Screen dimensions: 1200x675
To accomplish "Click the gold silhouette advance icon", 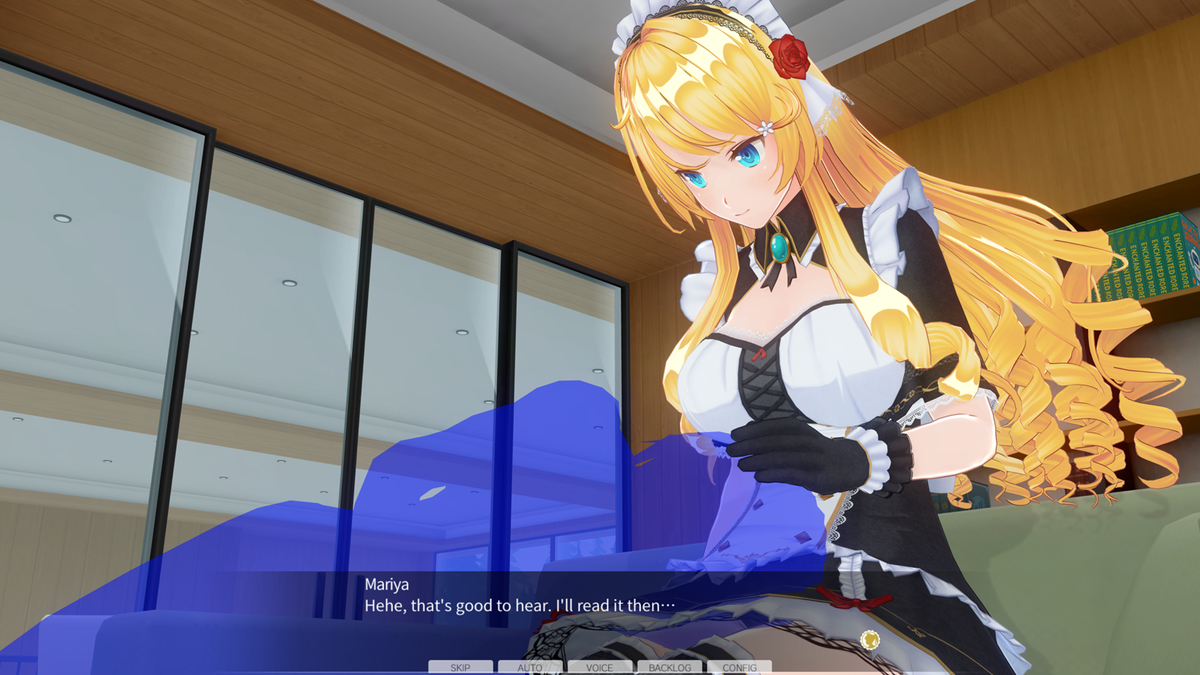I will click(870, 640).
